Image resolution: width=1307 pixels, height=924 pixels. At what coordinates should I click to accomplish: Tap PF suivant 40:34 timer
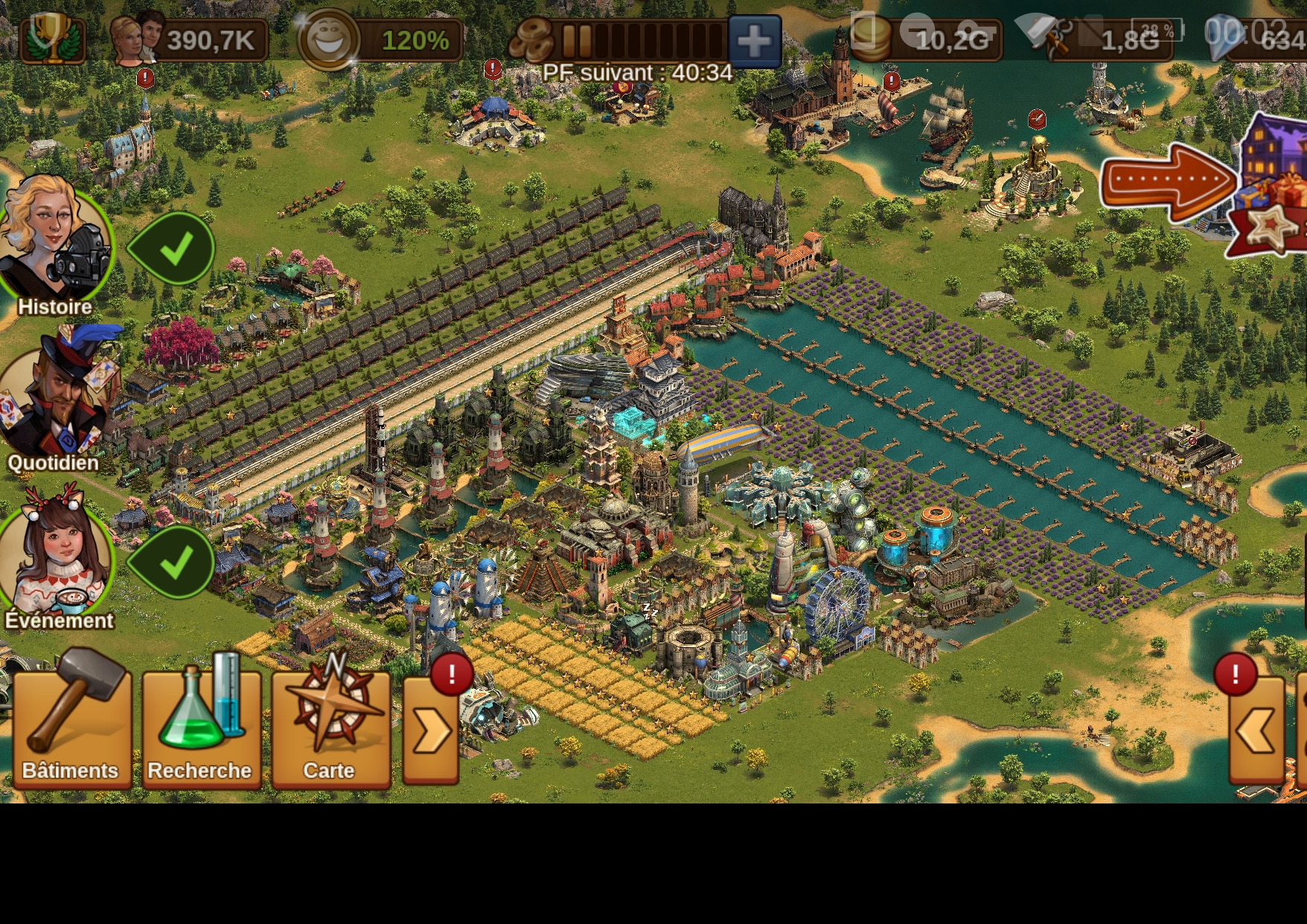coord(636,74)
